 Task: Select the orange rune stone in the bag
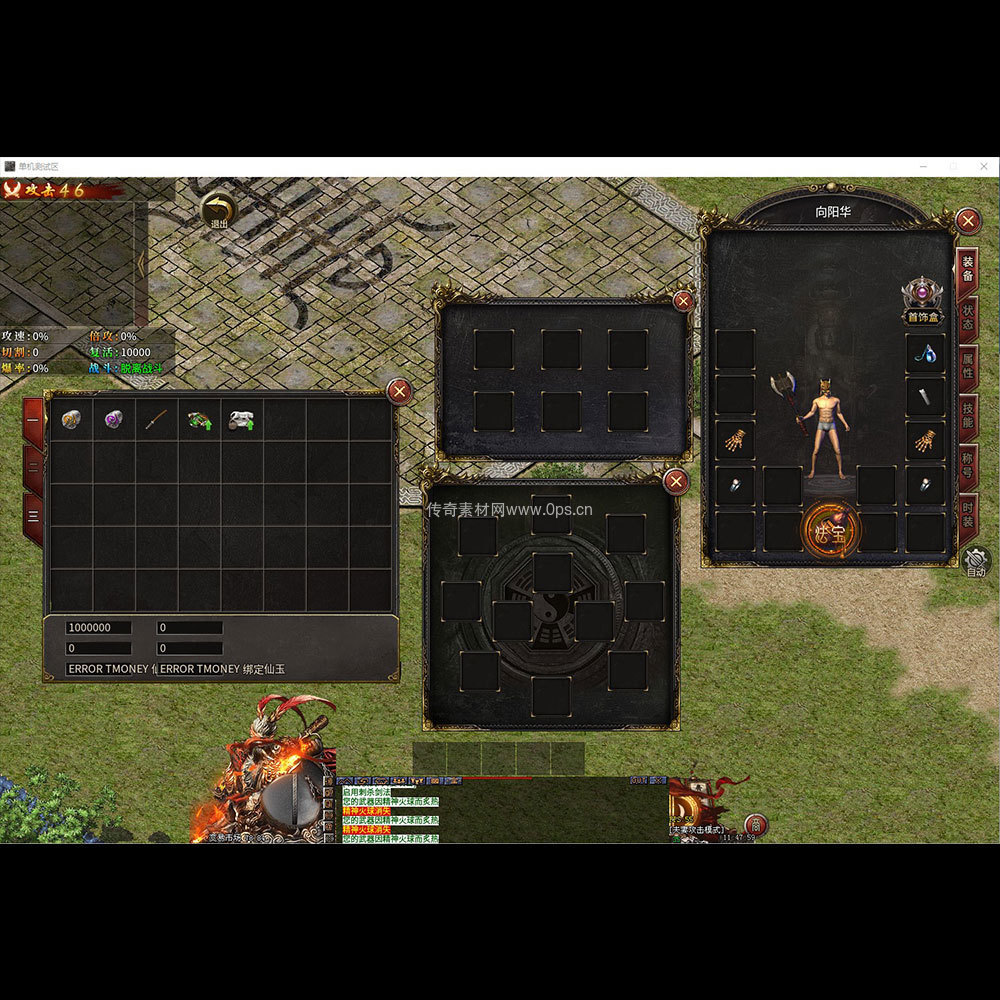[71, 420]
